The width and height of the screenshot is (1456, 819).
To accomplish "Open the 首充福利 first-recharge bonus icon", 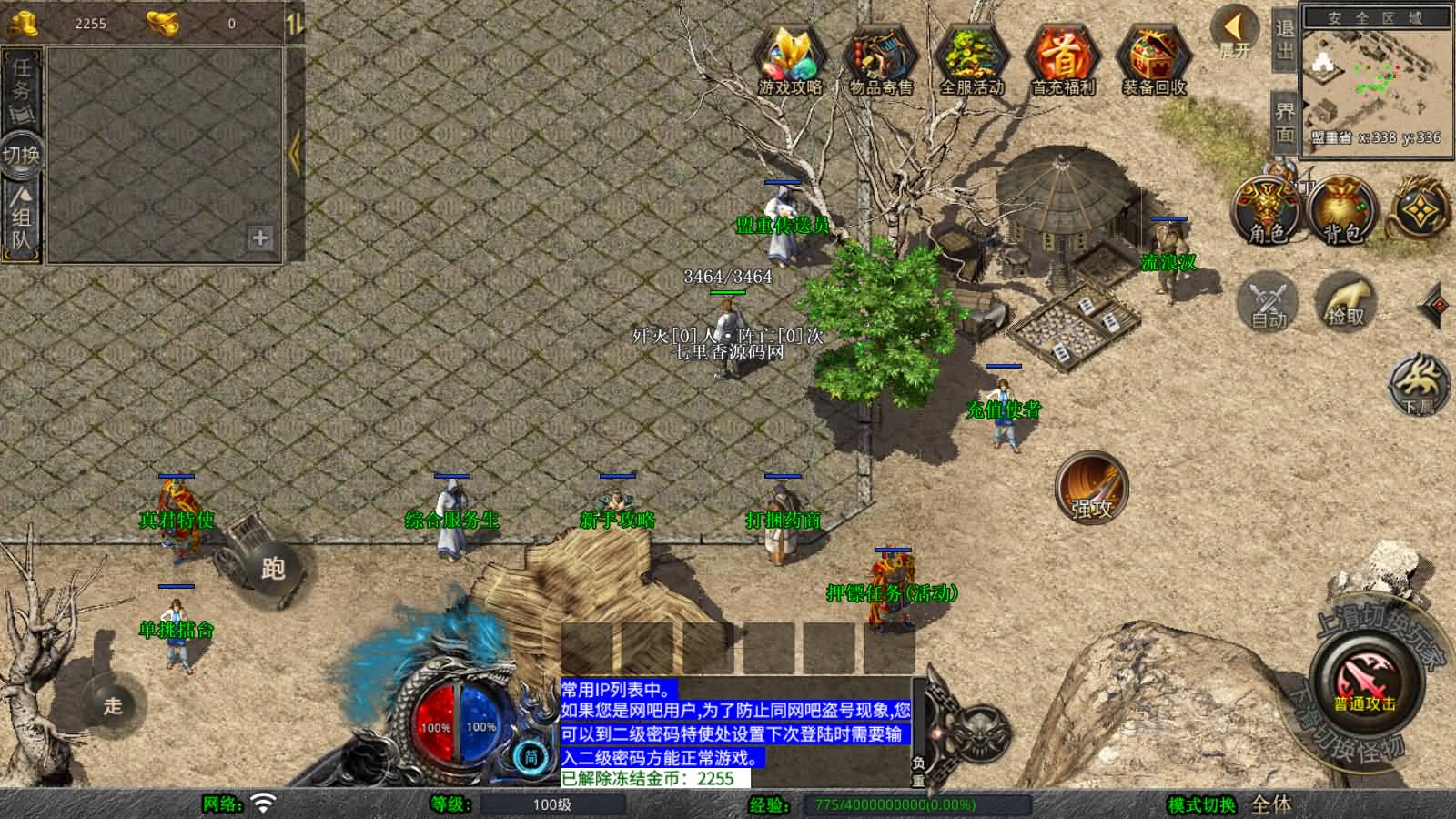I will click(x=1063, y=55).
